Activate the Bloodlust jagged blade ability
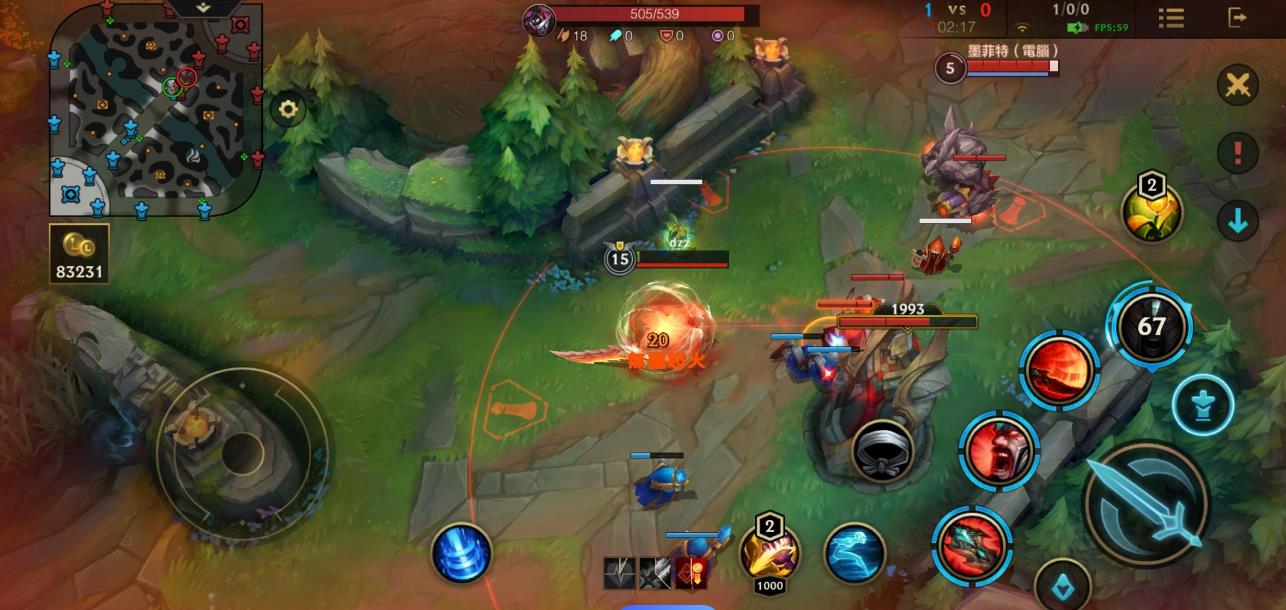 click(x=971, y=546)
